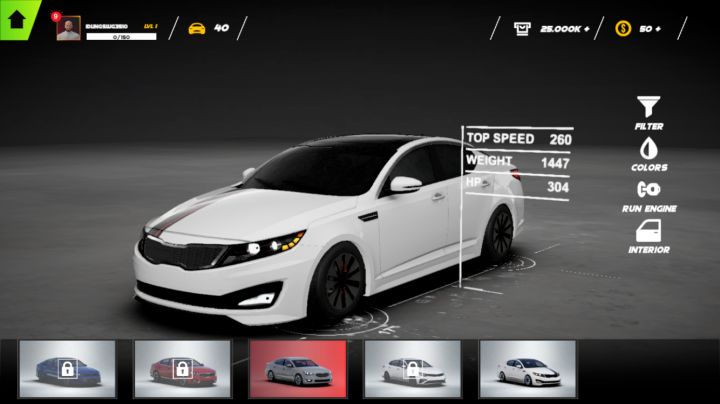Open the Colors paint menu

pyautogui.click(x=649, y=153)
